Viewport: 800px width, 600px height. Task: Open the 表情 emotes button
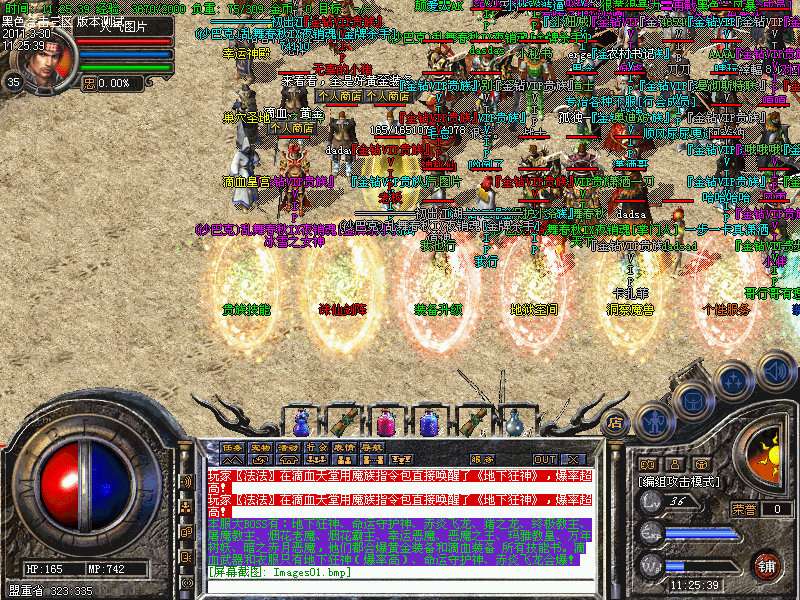pos(344,447)
